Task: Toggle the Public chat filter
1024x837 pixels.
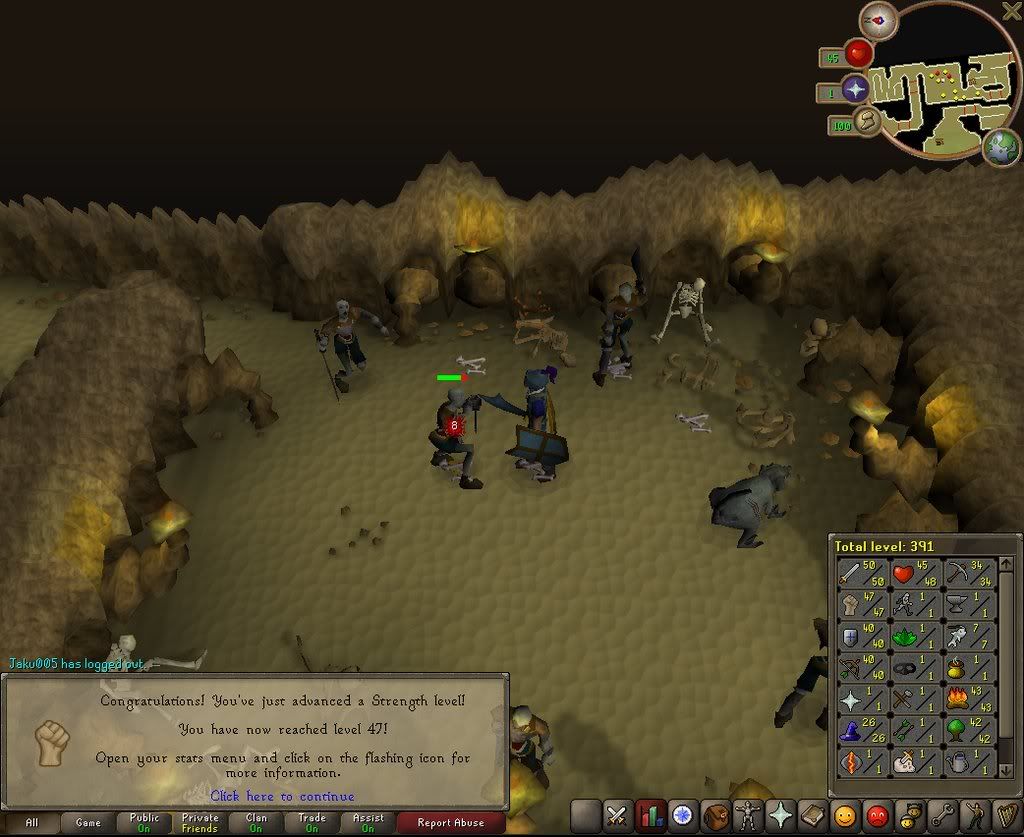Action: click(x=144, y=823)
